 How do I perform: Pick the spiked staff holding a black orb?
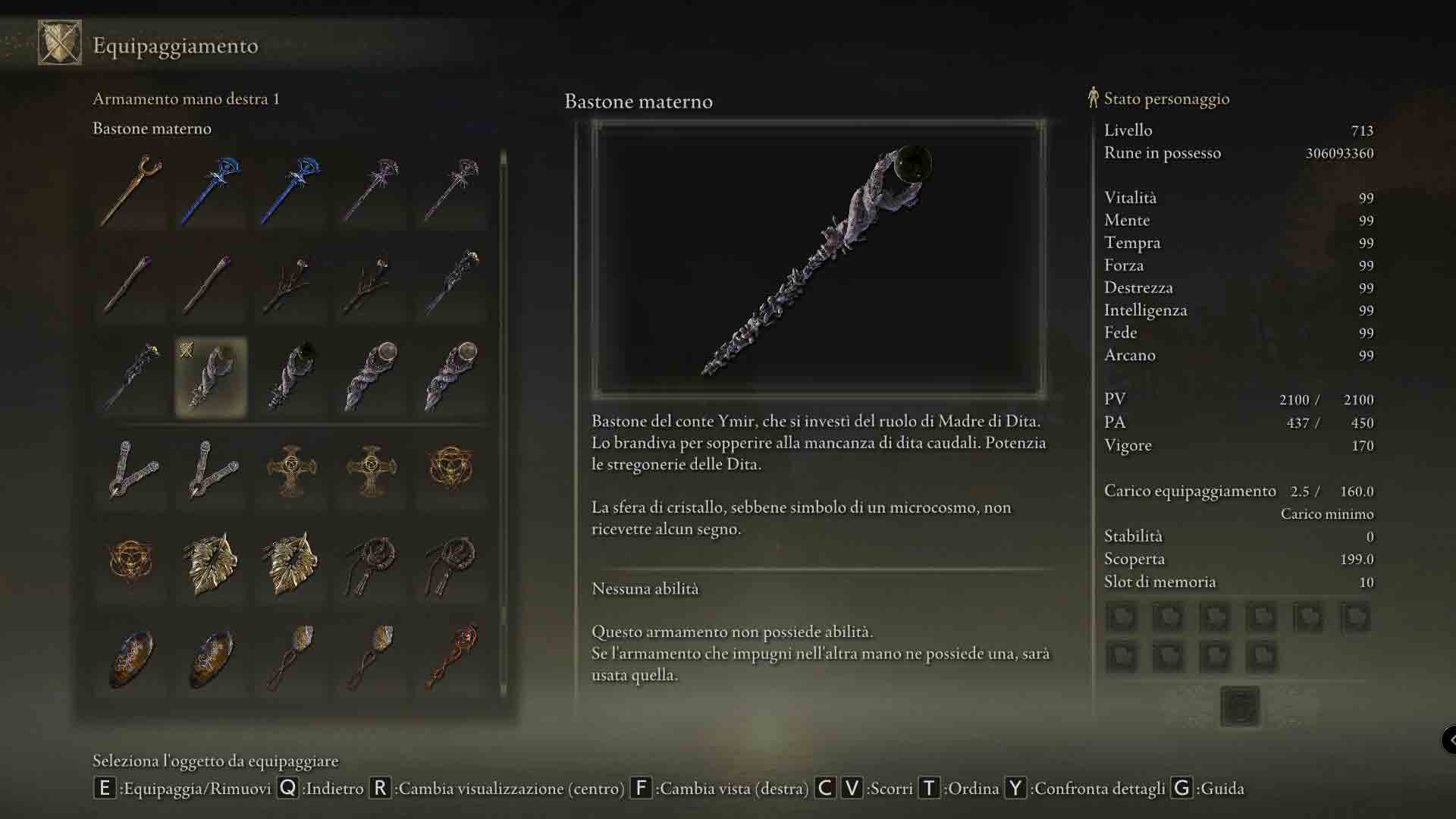tap(291, 377)
